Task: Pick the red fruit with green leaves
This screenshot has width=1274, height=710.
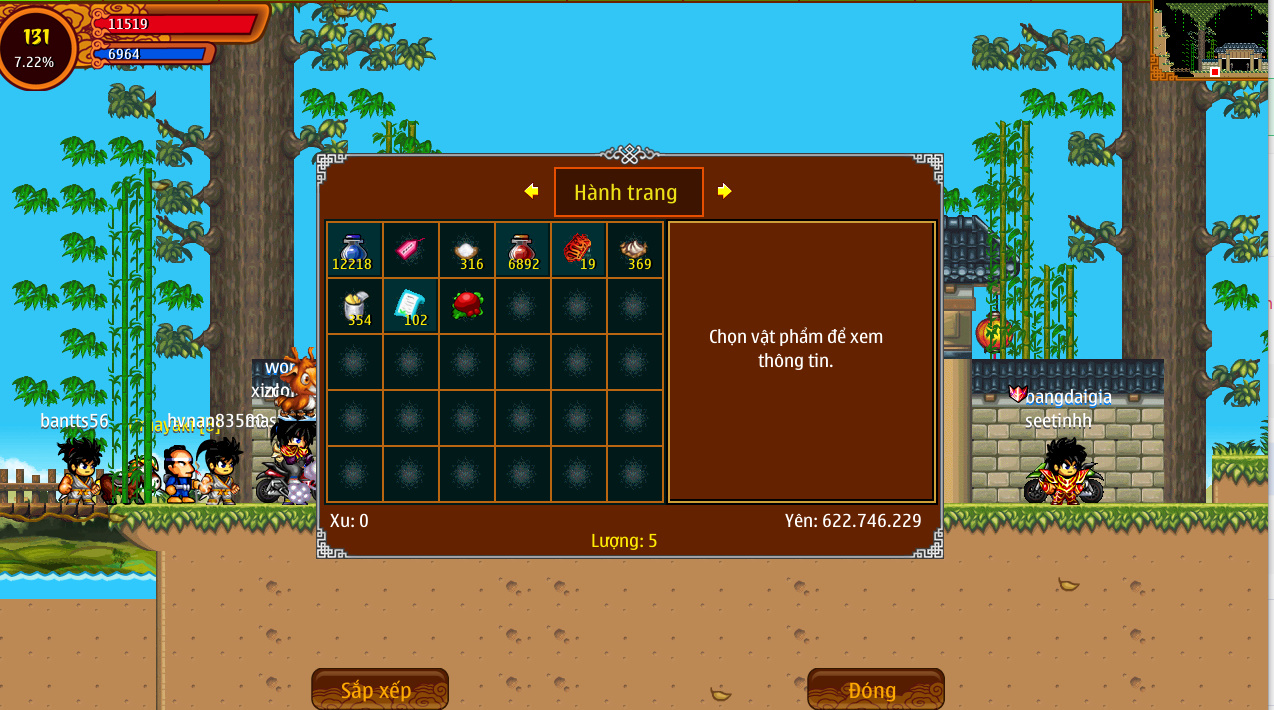Action: [466, 305]
